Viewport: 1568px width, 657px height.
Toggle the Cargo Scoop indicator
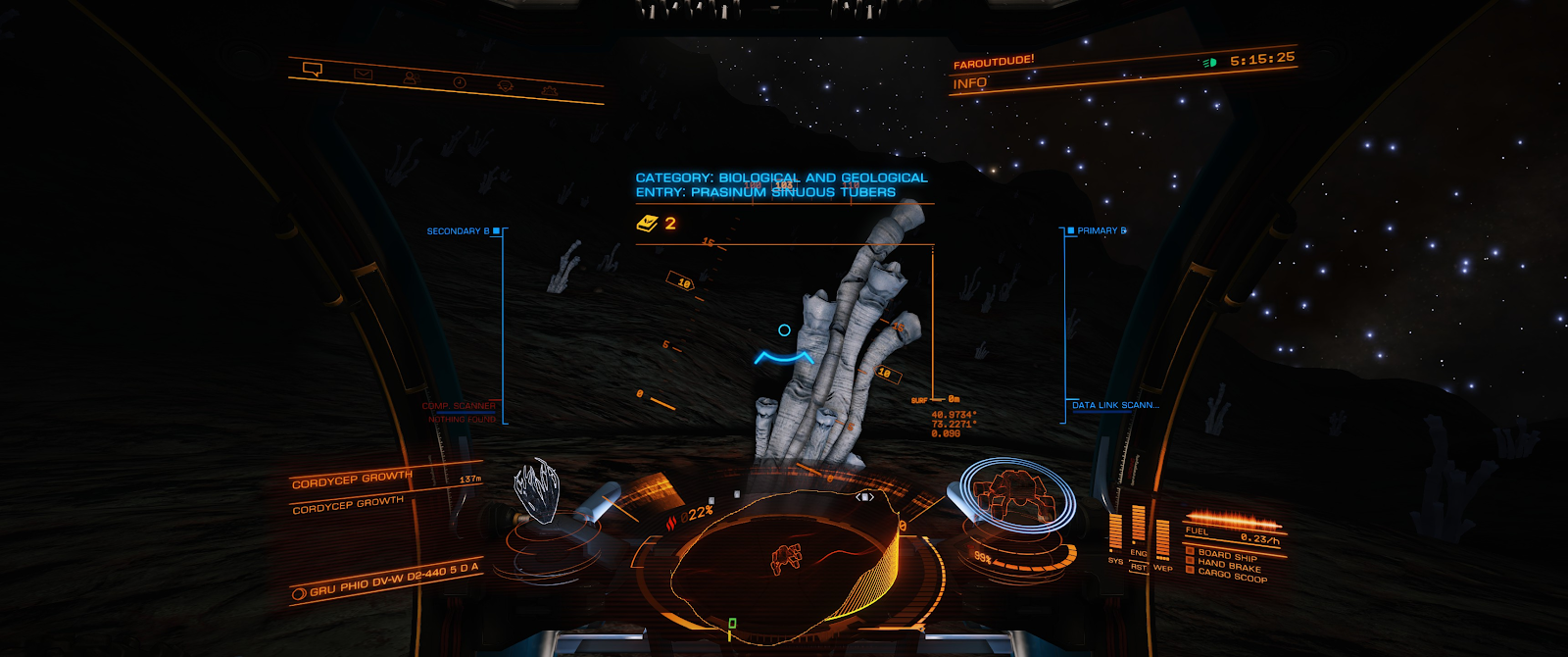pos(1232,575)
